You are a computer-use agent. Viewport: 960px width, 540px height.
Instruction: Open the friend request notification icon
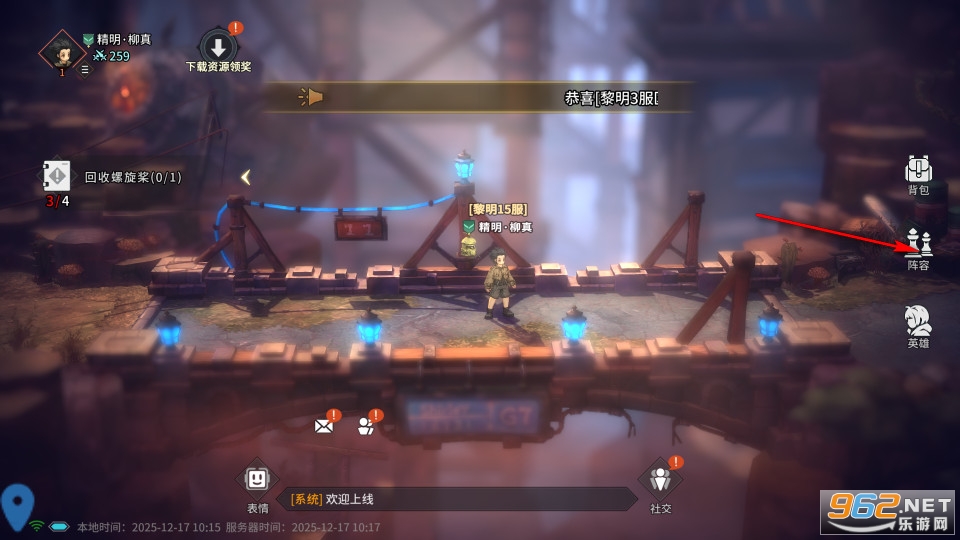point(366,425)
